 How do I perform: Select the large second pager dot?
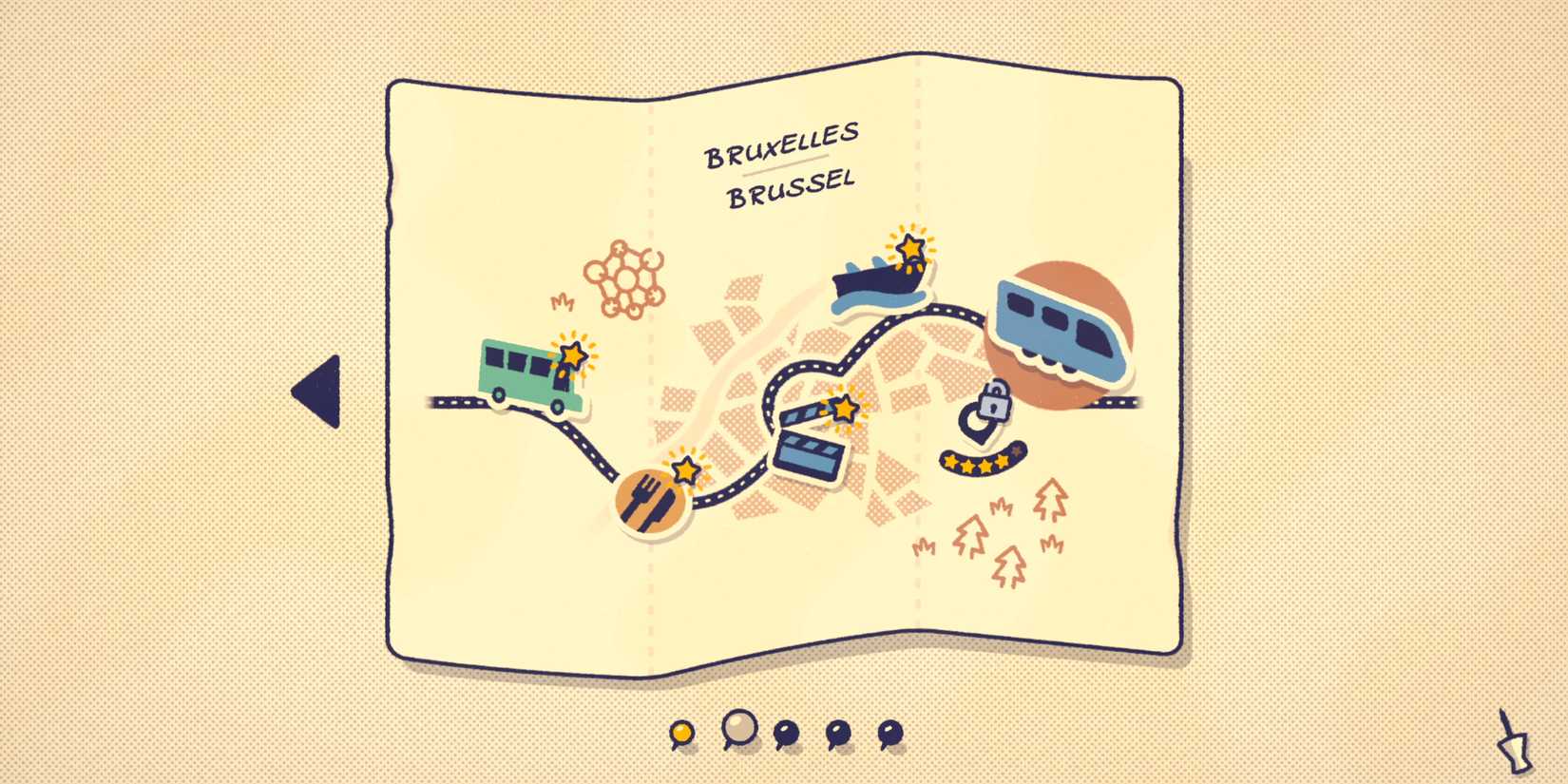[x=741, y=730]
